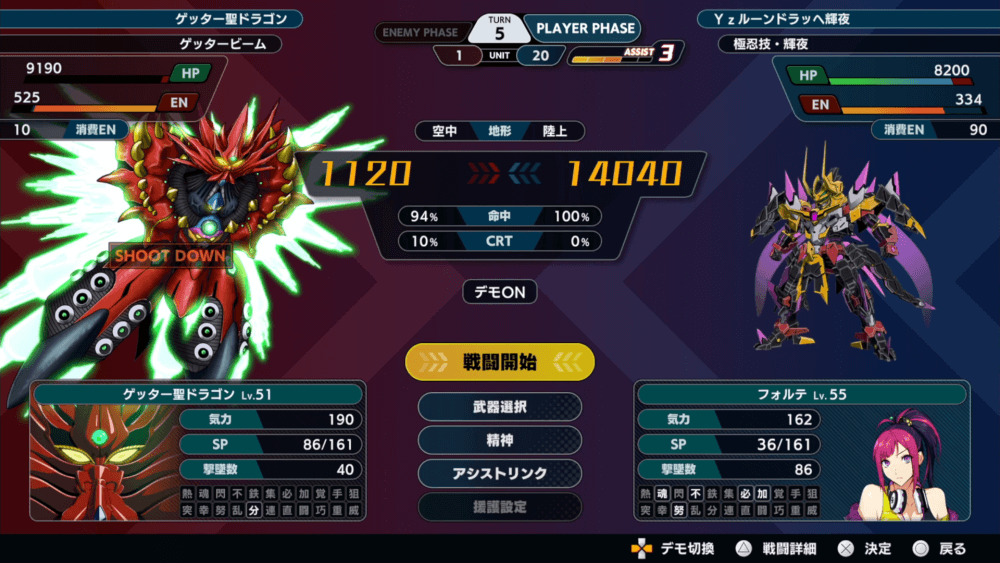Open the 武器選択 weapon selection menu

pyautogui.click(x=499, y=407)
